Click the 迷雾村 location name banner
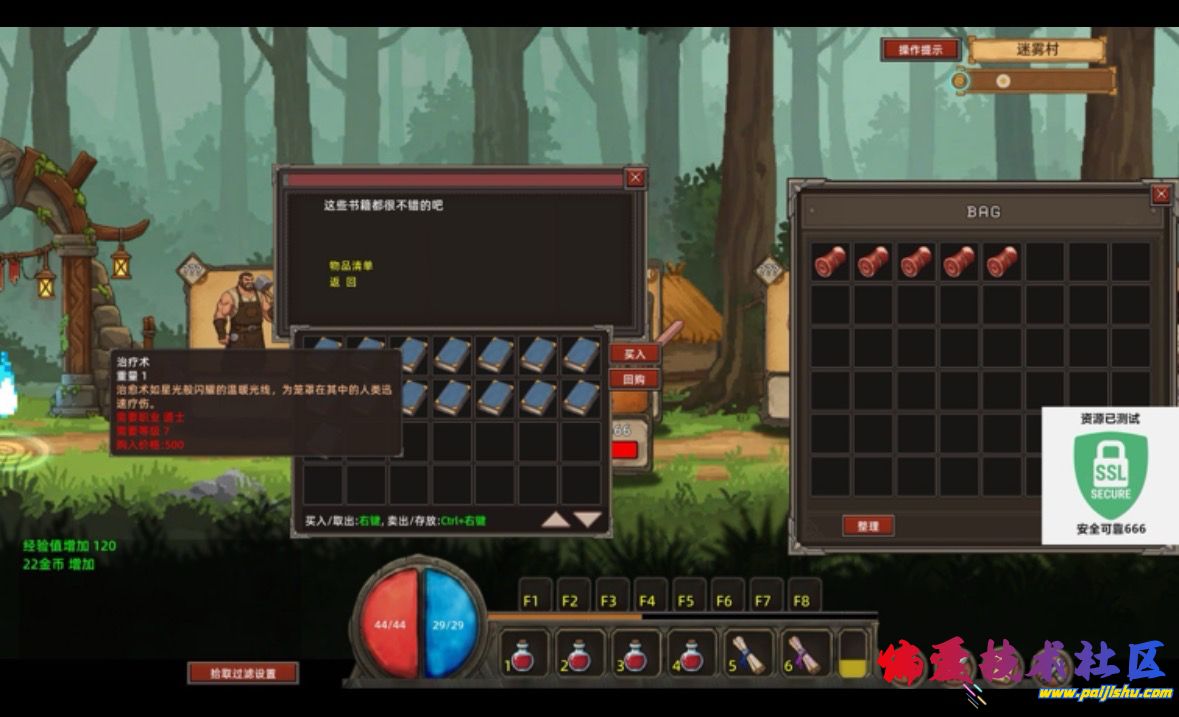The image size is (1179, 717). click(x=1036, y=49)
